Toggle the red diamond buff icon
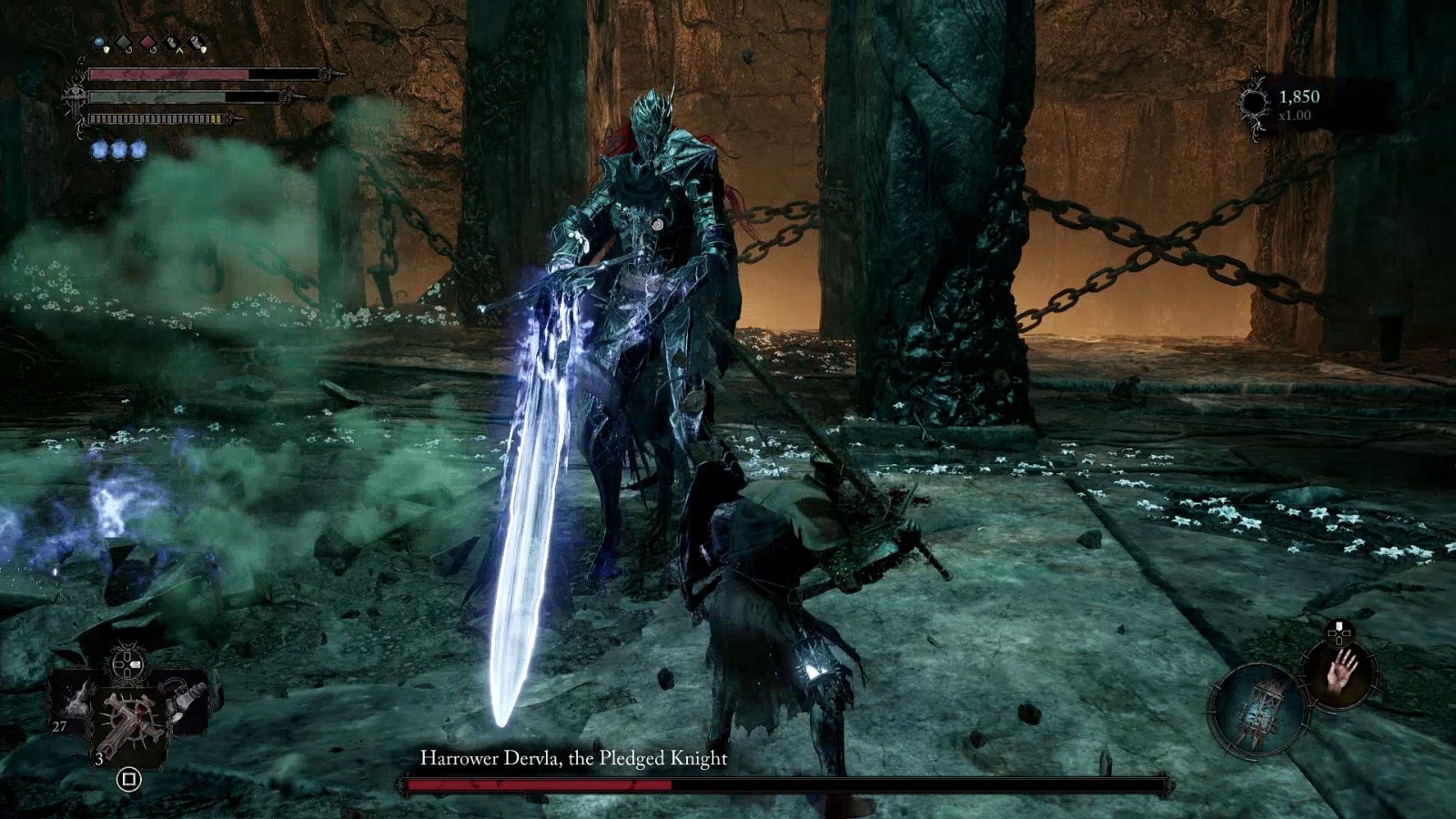 pyautogui.click(x=147, y=43)
